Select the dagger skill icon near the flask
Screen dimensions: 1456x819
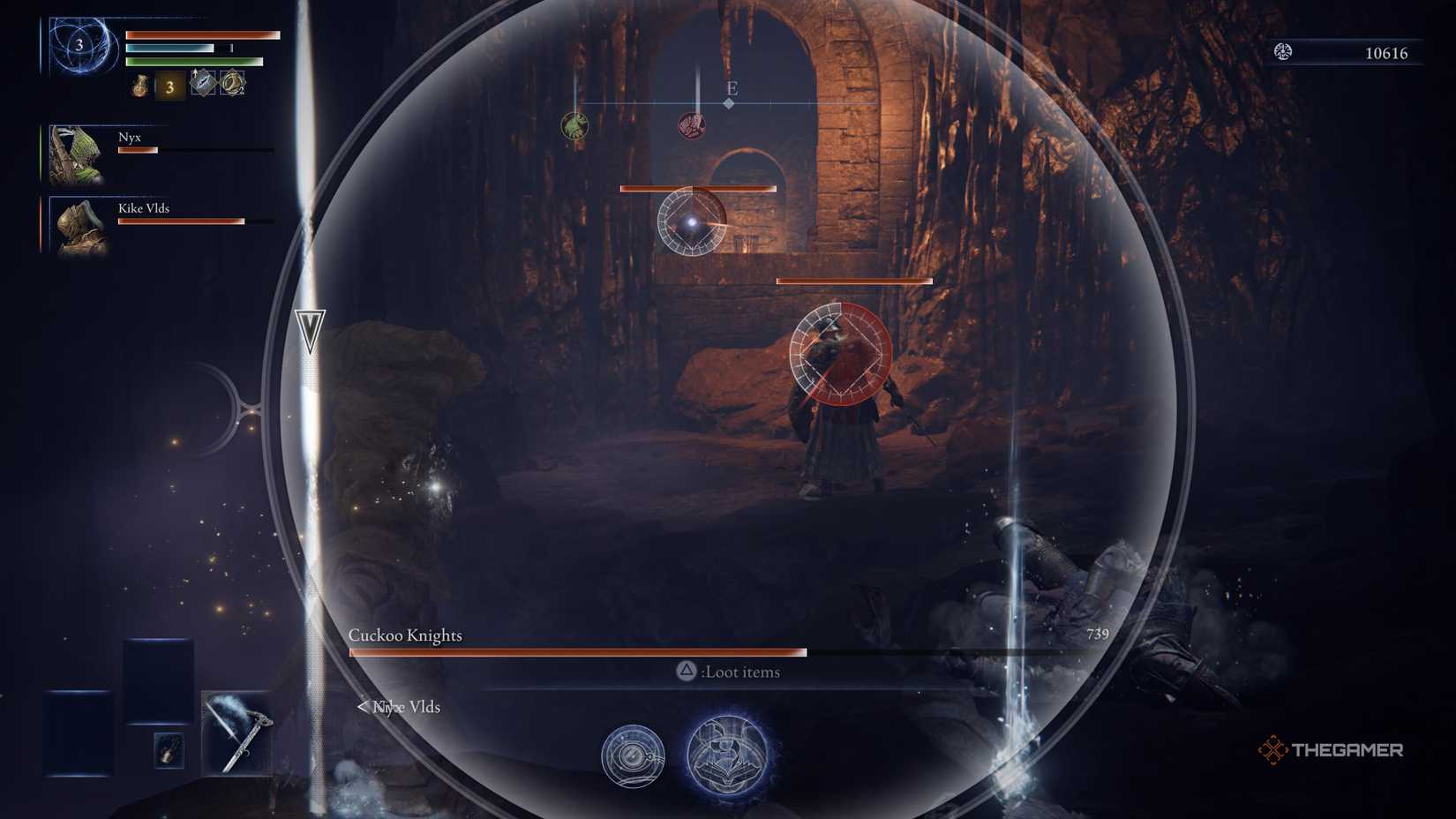[x=203, y=82]
